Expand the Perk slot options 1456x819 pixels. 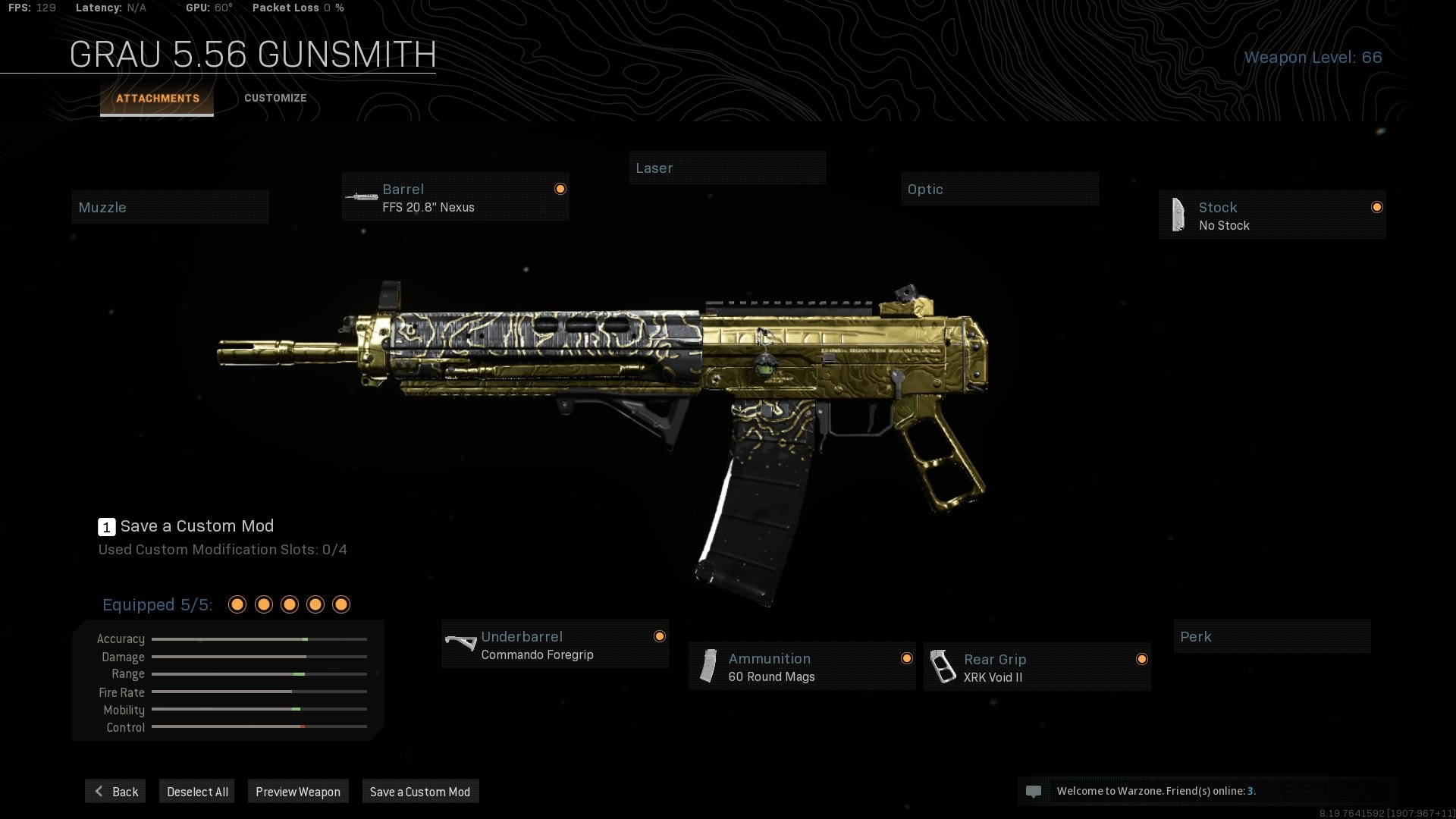(1272, 636)
